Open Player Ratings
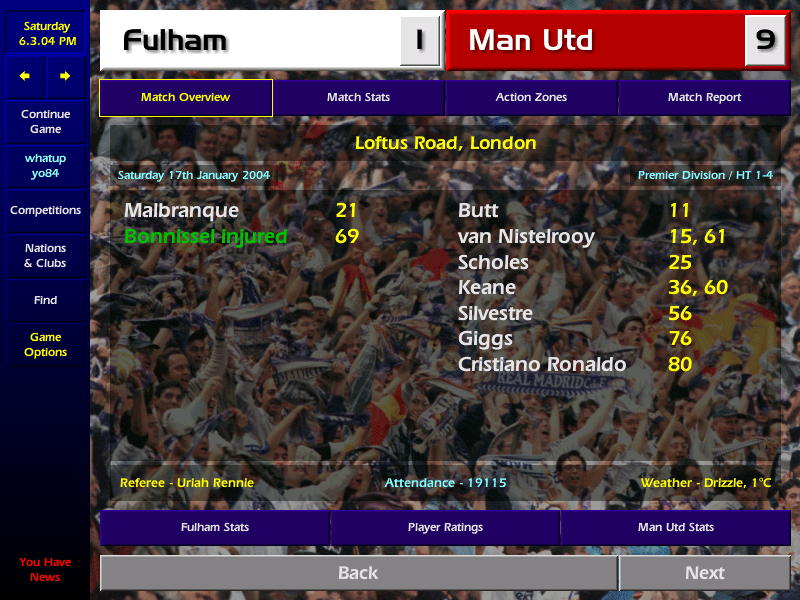 tap(445, 527)
